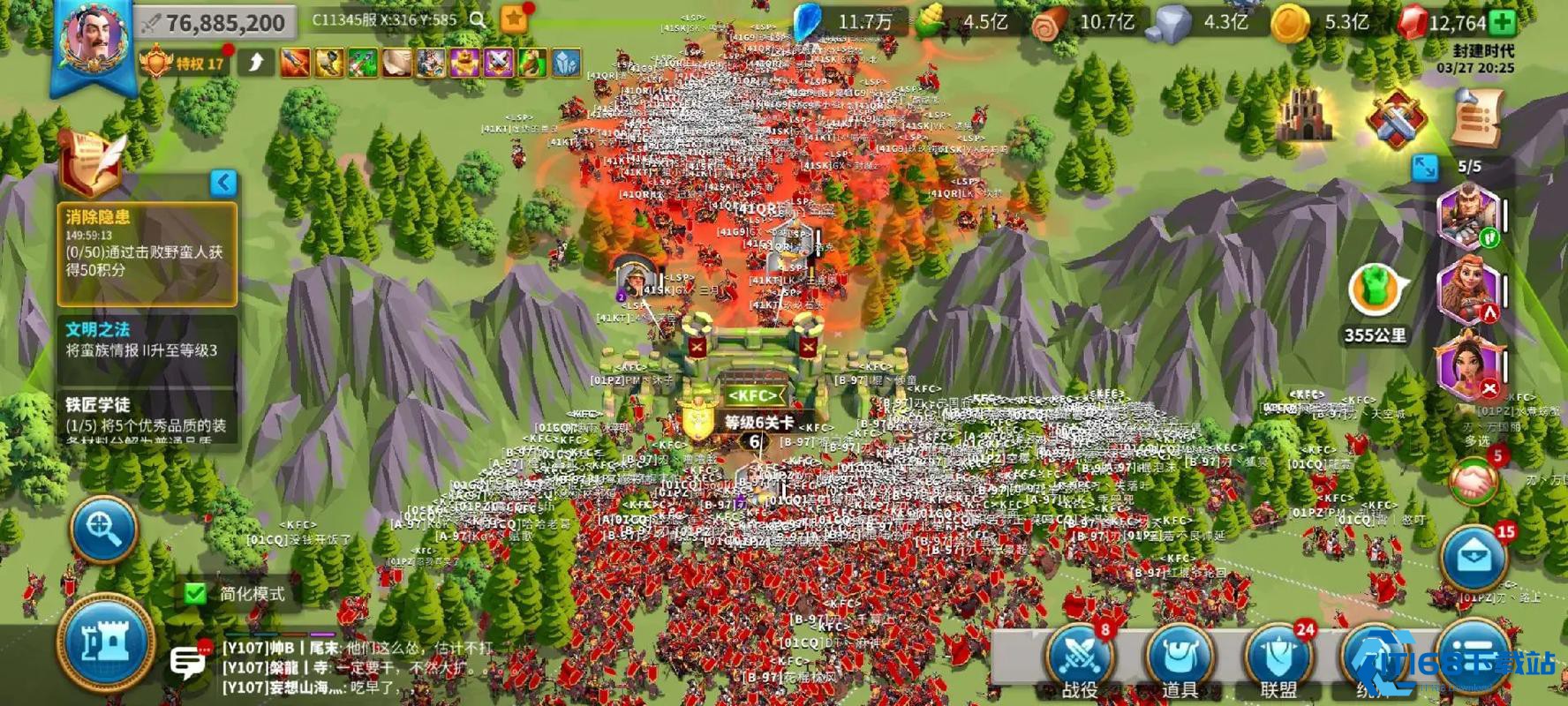This screenshot has width=1568, height=706.
Task: Open the scroll notes icon
Action: 1476,117
